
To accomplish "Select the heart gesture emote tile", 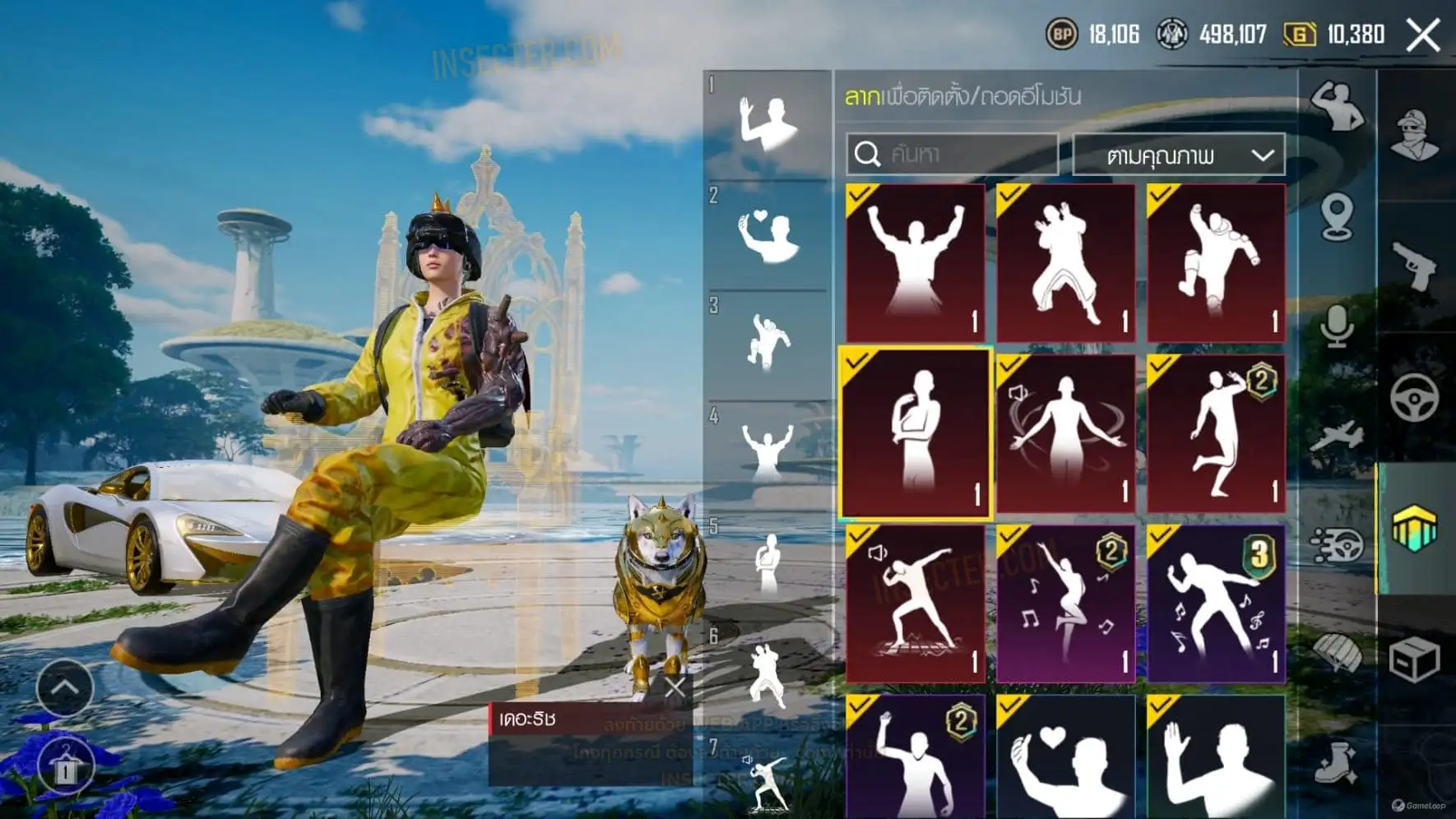I will click(1065, 757).
